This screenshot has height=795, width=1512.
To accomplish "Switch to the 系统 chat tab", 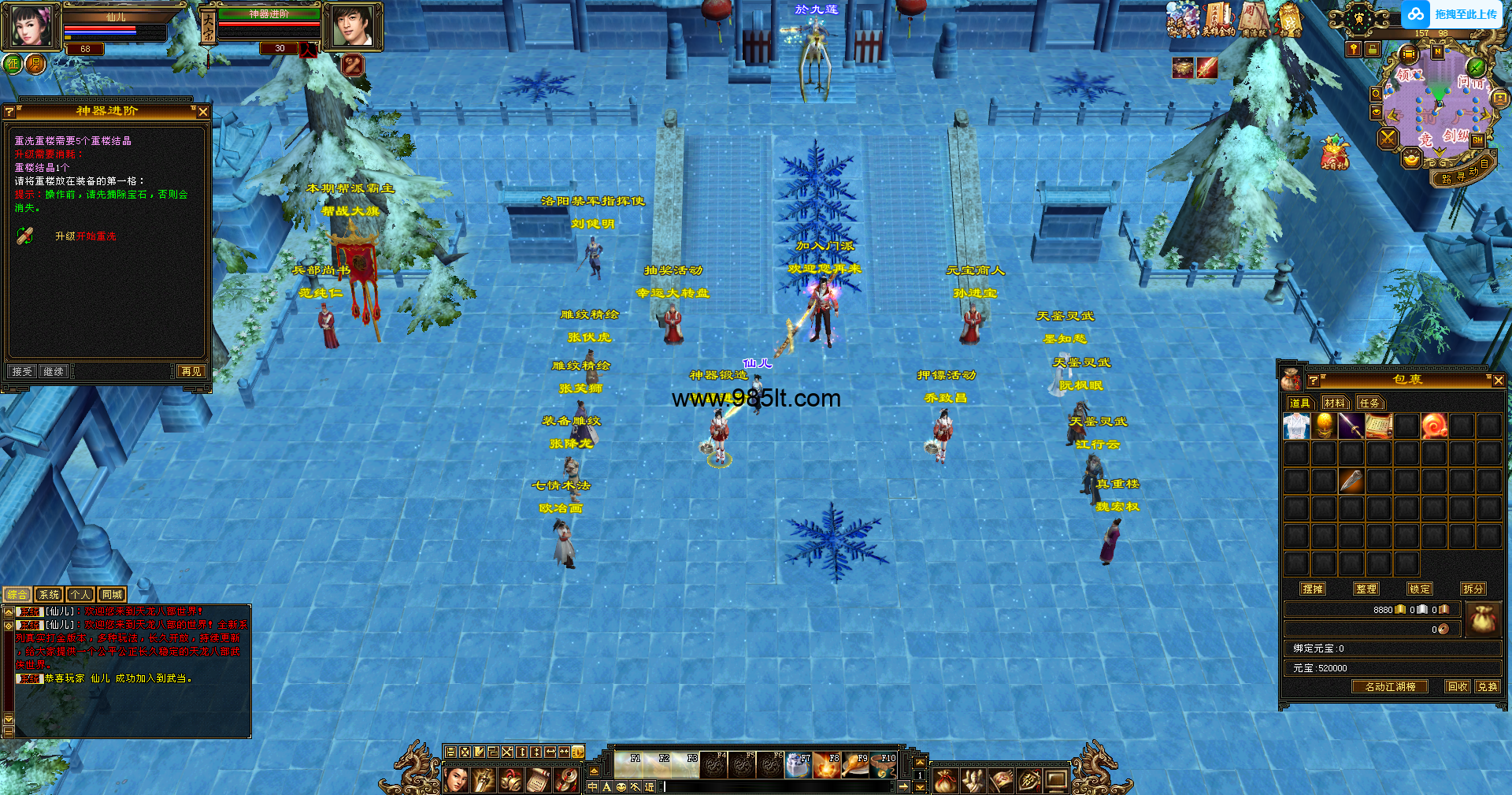I will (x=49, y=595).
